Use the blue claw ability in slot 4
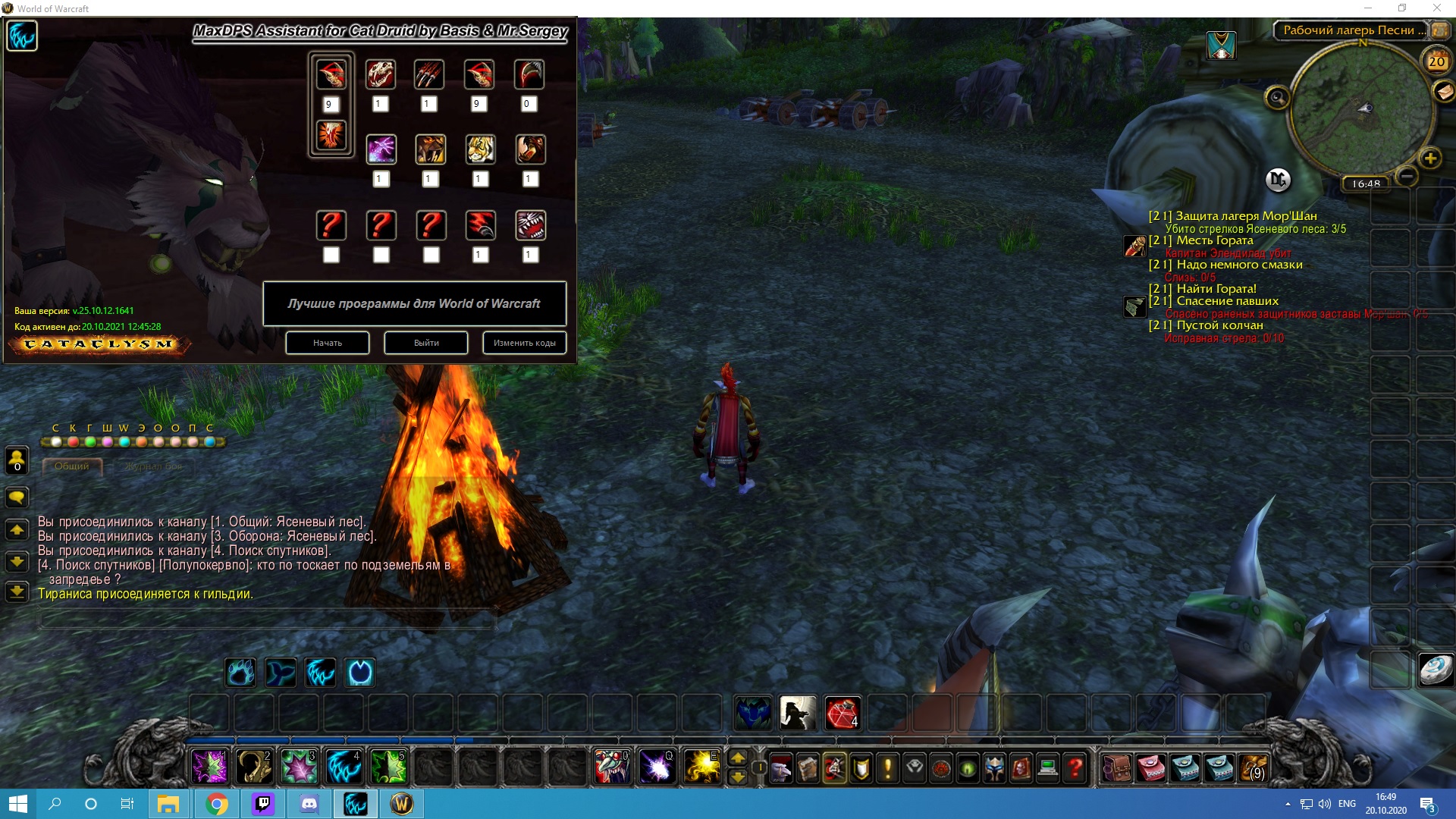The width and height of the screenshot is (1456, 819). tap(344, 767)
